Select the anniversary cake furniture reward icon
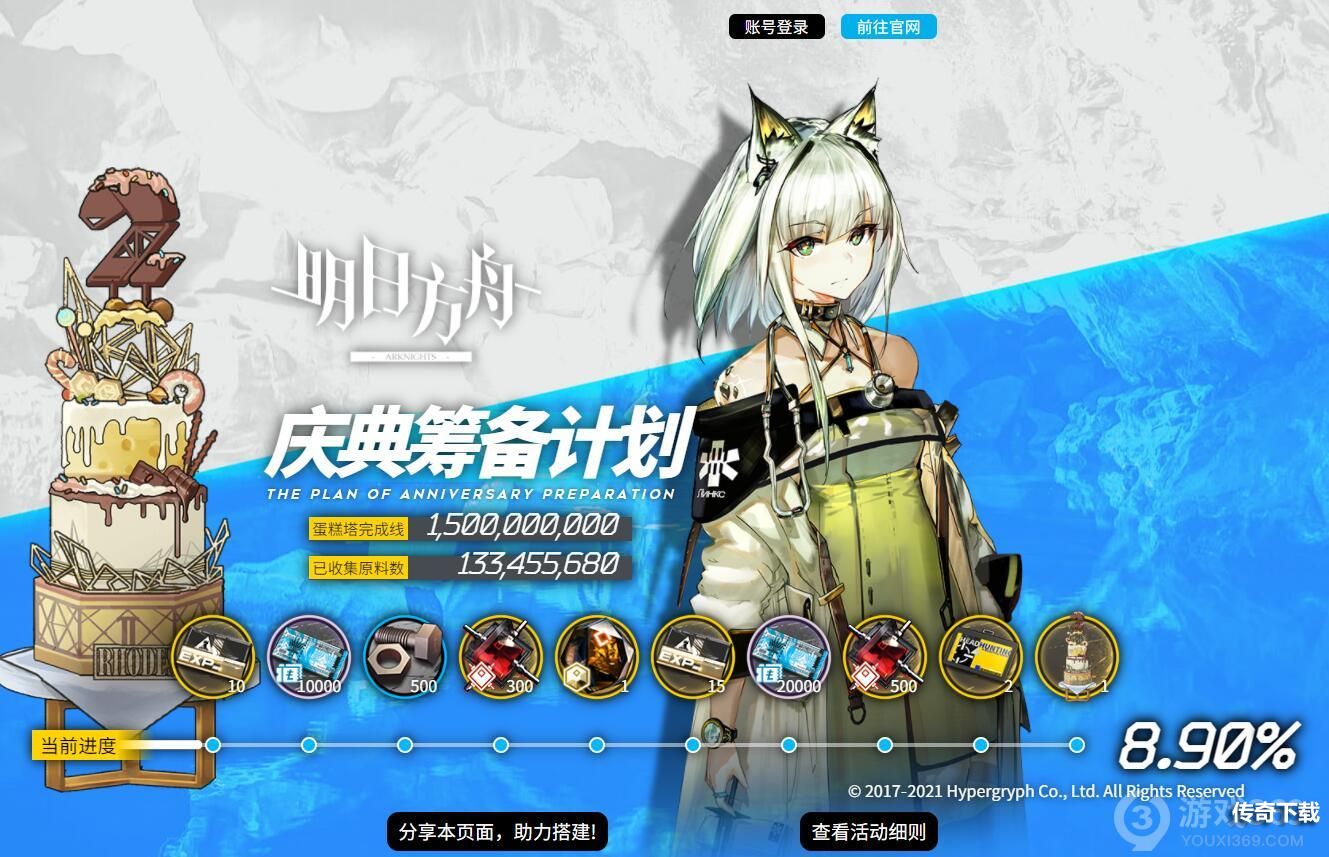 [x=1075, y=655]
